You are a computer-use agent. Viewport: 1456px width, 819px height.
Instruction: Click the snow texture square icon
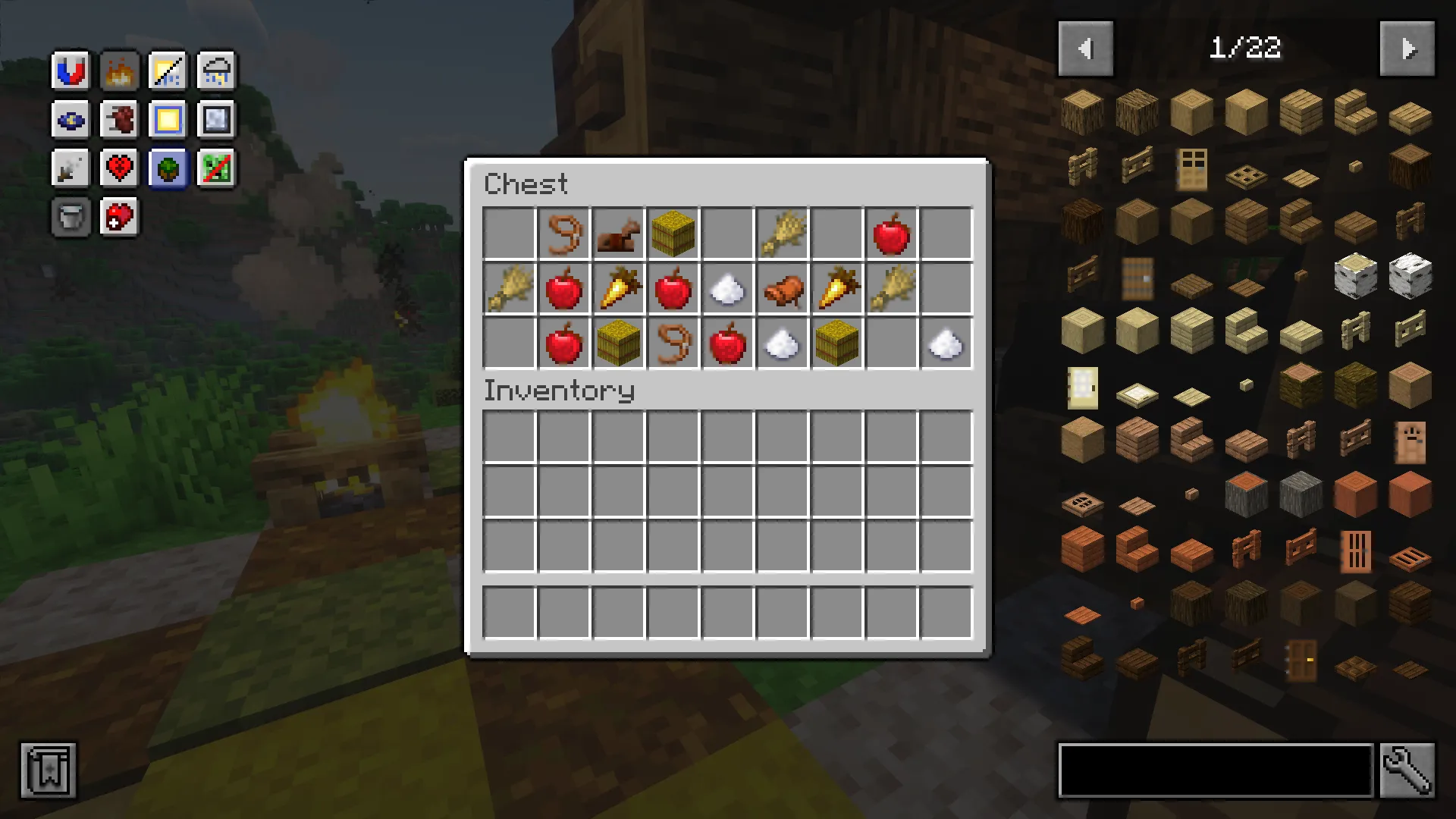click(x=216, y=119)
